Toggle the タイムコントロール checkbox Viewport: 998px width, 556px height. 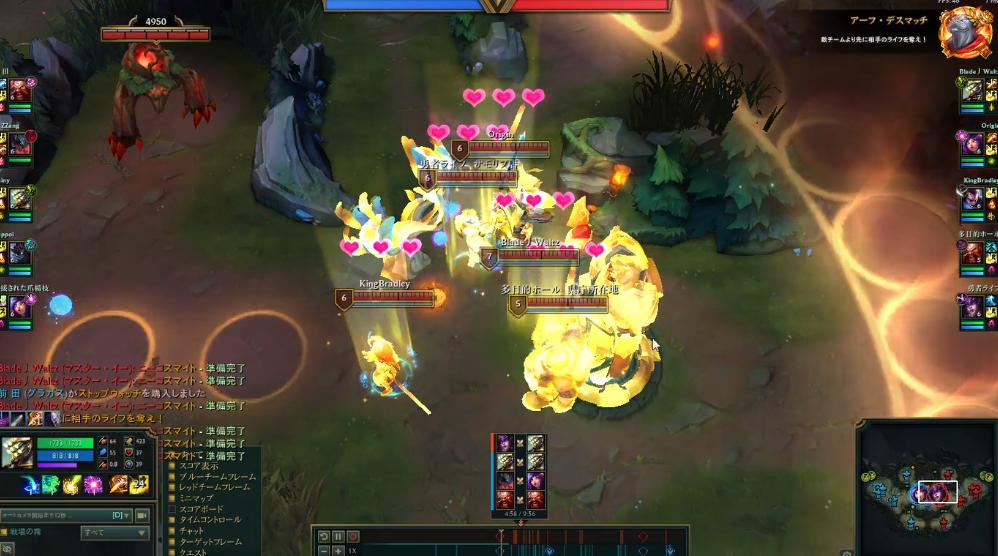172,520
